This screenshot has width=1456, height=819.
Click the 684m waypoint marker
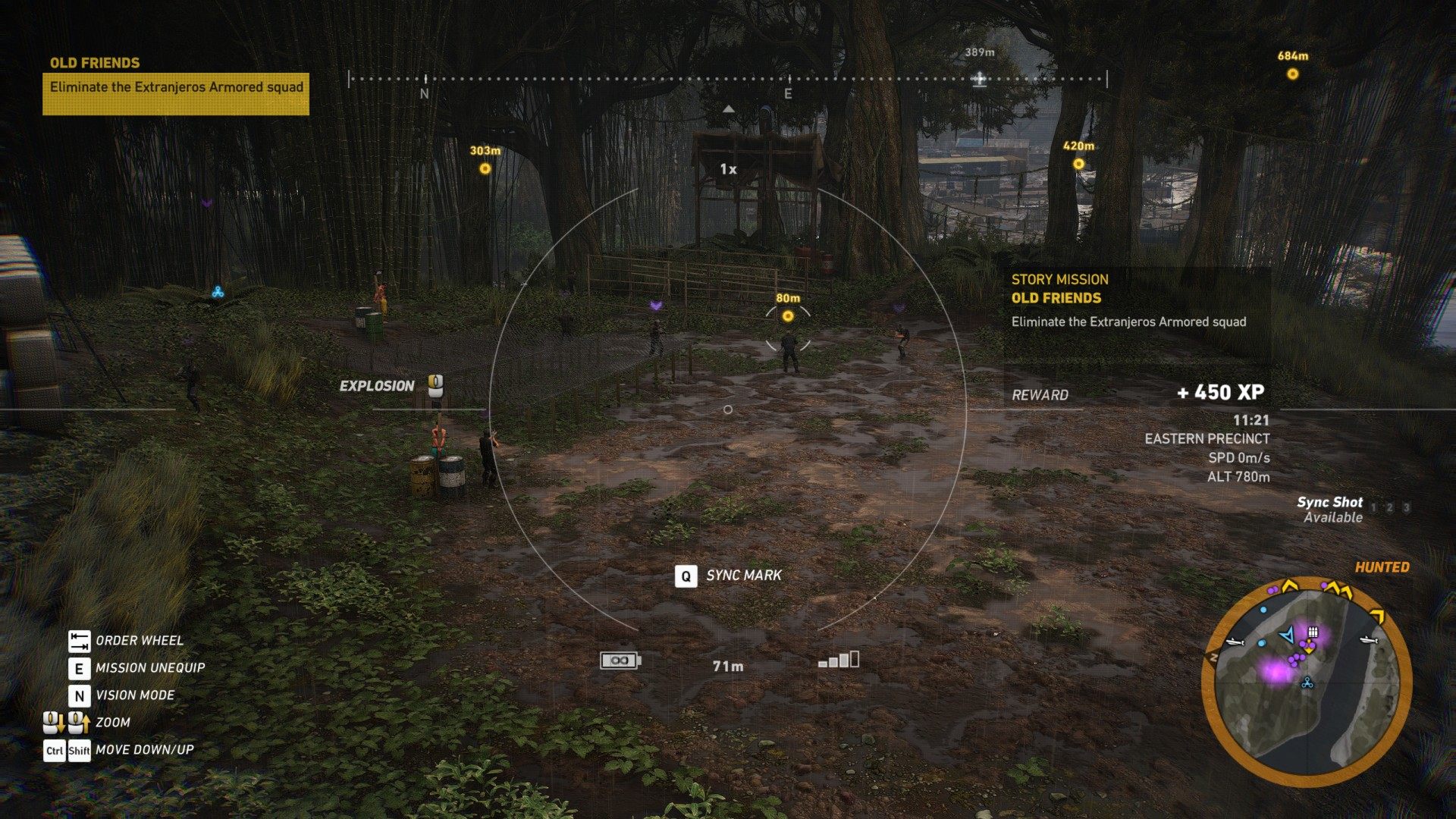1292,74
